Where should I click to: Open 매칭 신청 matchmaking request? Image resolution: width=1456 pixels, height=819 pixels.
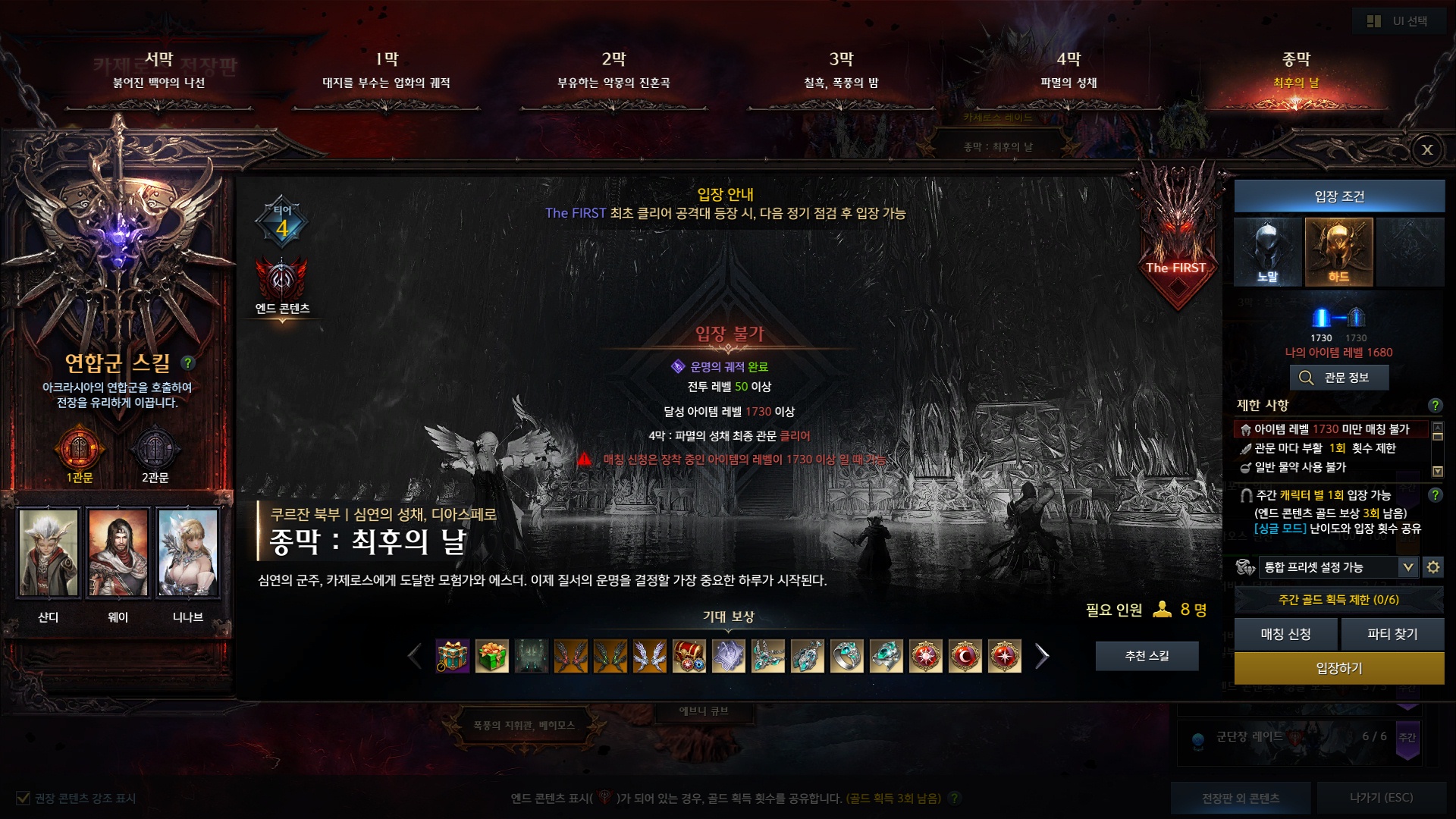click(x=1285, y=634)
